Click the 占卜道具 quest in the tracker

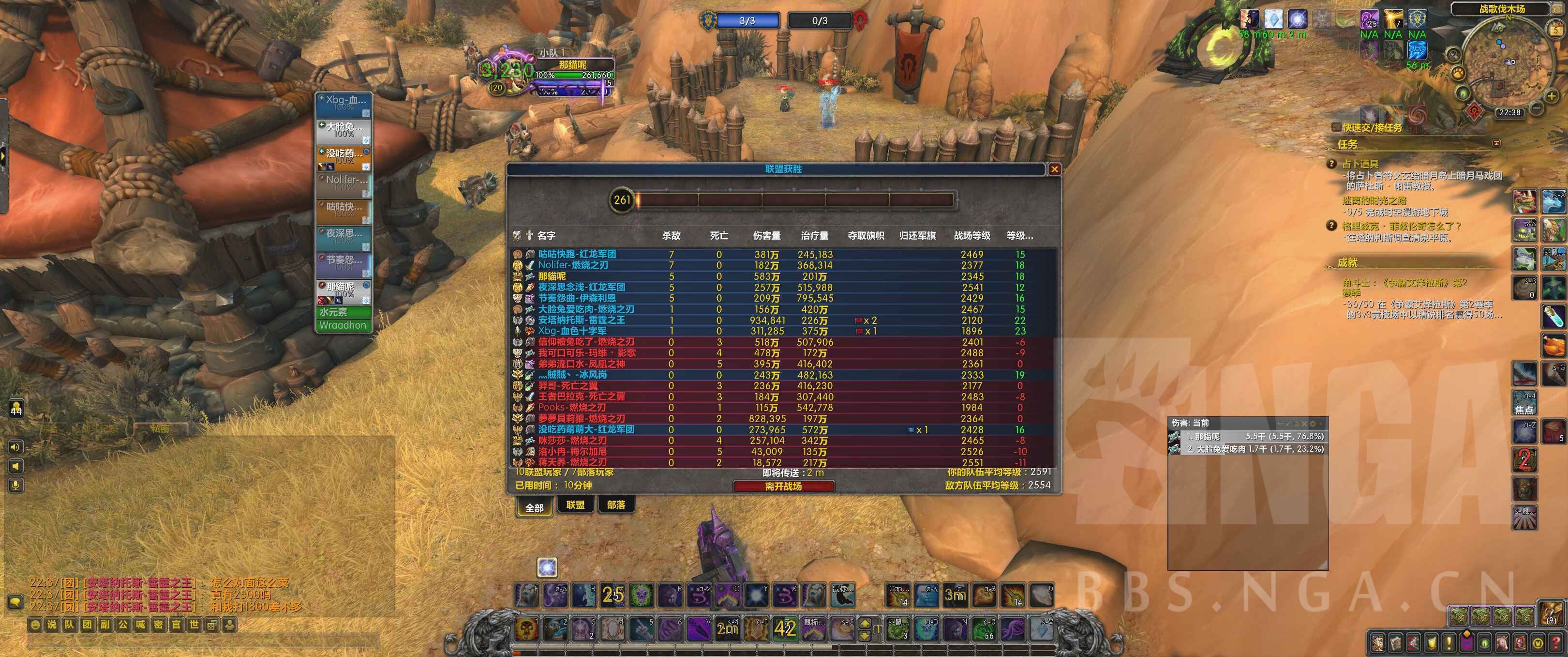point(1360,163)
